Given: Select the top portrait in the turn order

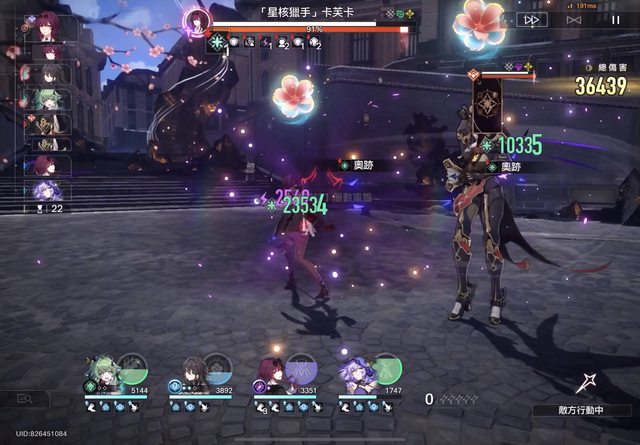Looking at the screenshot, I should coord(44,27).
